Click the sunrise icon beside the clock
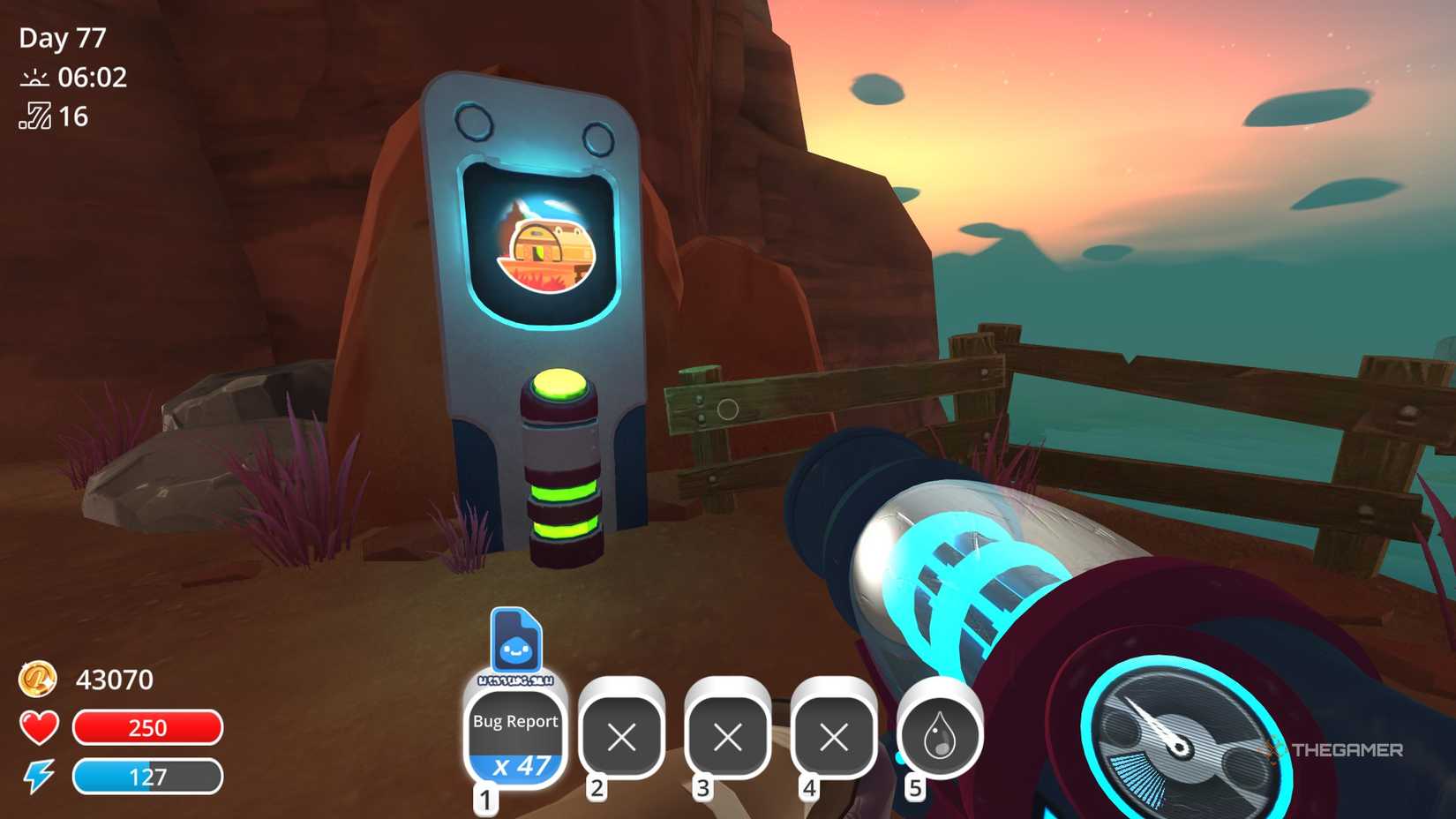 click(x=33, y=78)
